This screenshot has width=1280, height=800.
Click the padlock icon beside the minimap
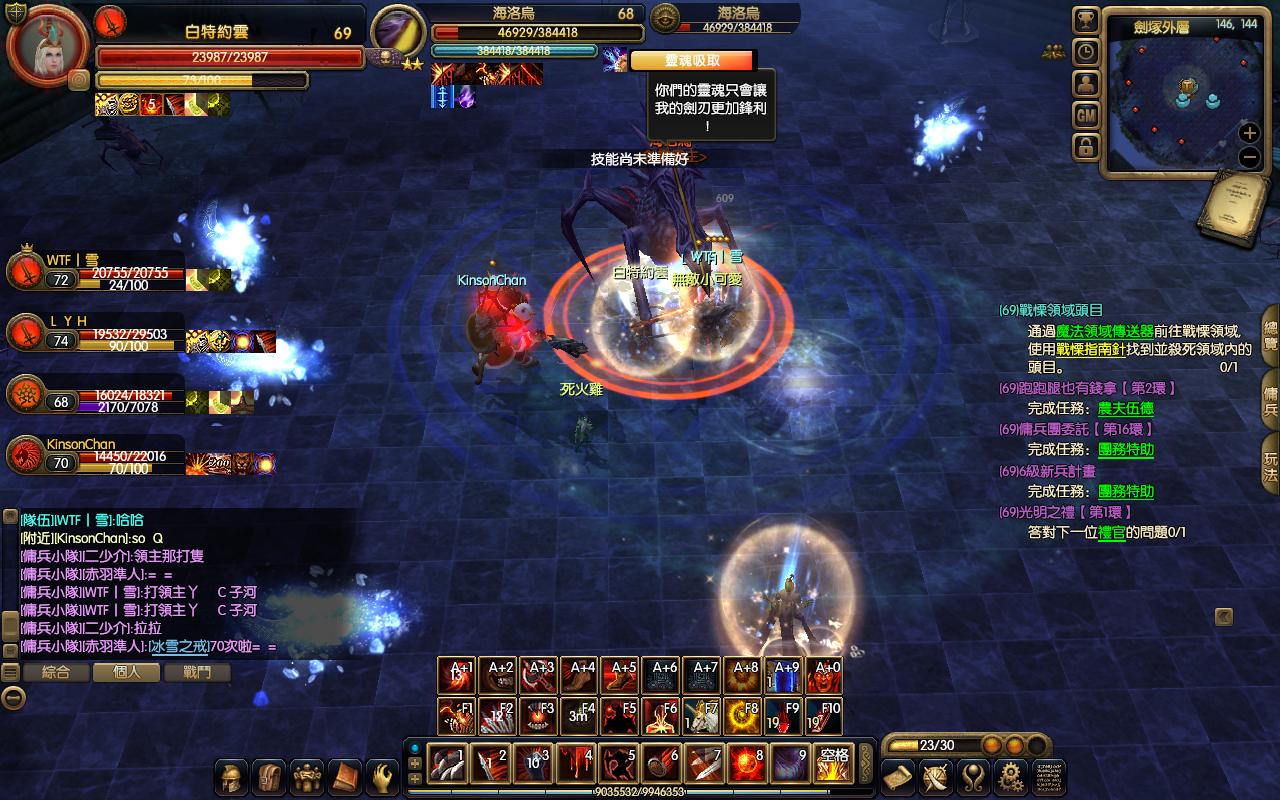1086,147
